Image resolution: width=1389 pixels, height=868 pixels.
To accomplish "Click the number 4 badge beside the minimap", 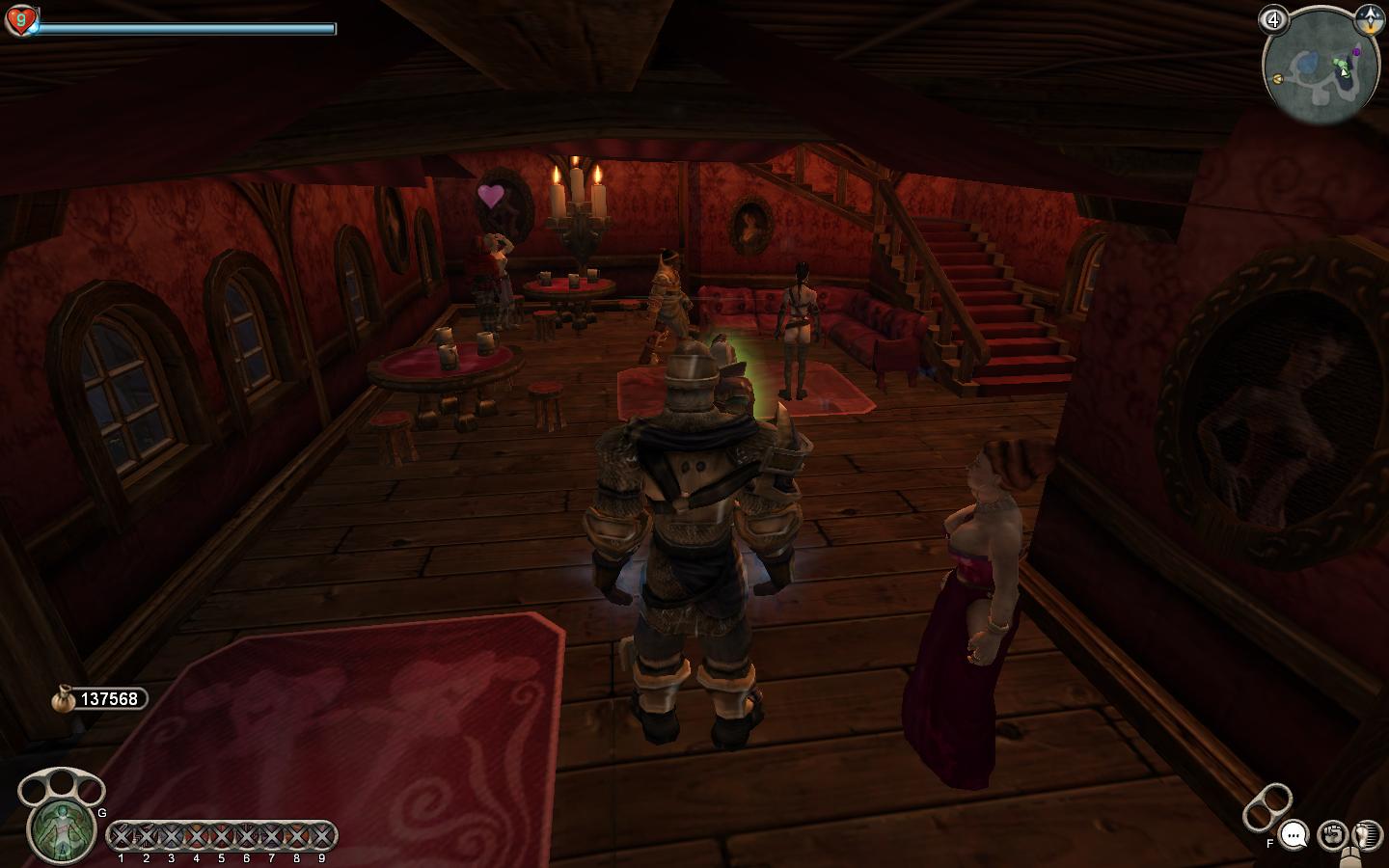I will (1274, 19).
